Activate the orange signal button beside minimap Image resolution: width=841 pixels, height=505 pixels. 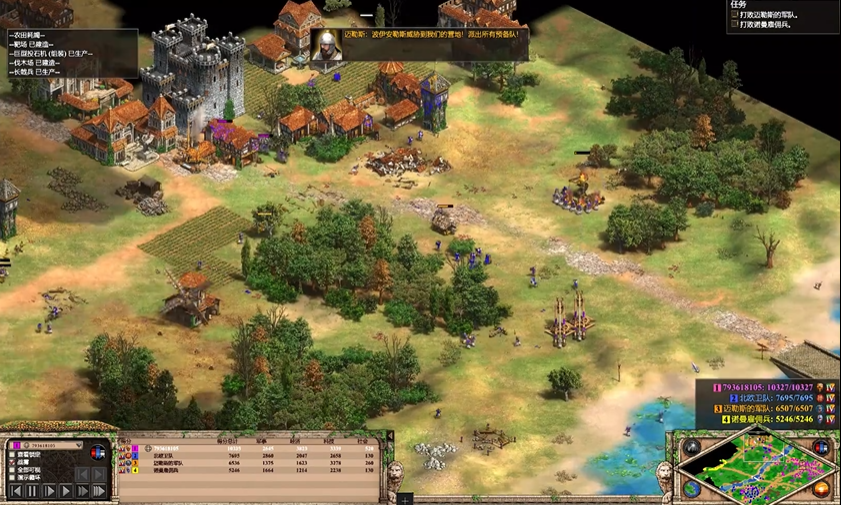point(822,489)
